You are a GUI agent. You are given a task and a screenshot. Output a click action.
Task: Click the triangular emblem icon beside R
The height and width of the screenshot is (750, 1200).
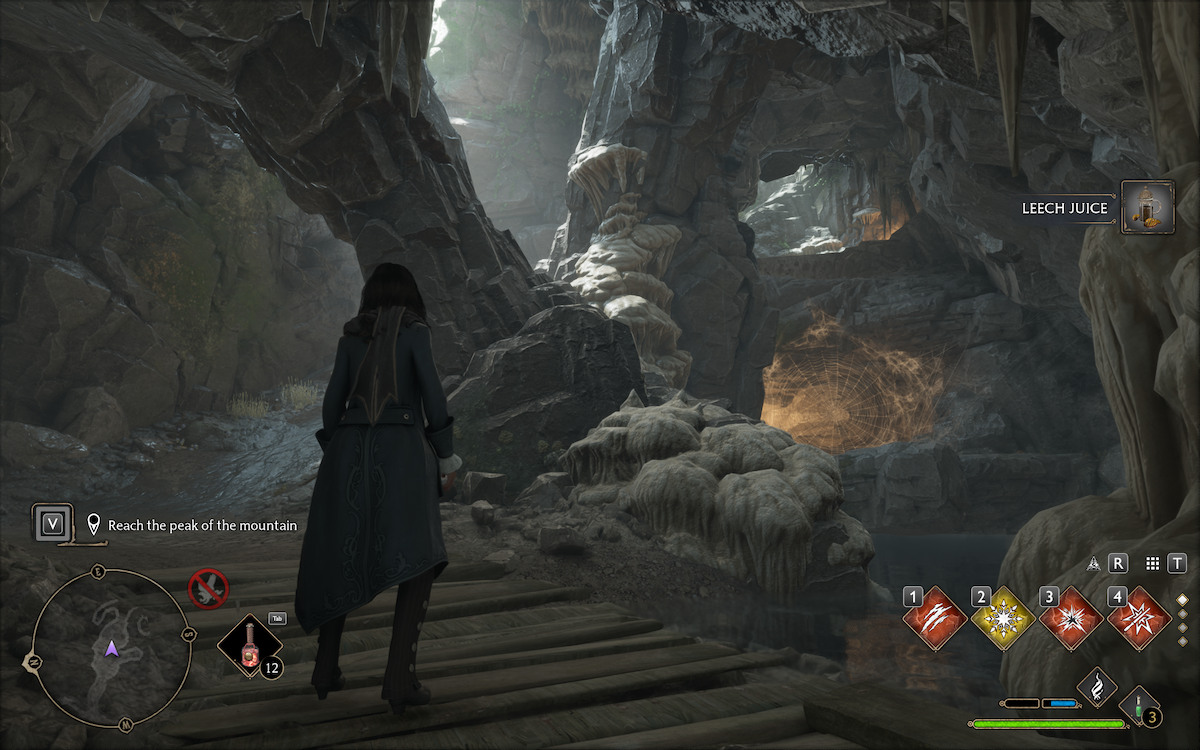click(1095, 564)
